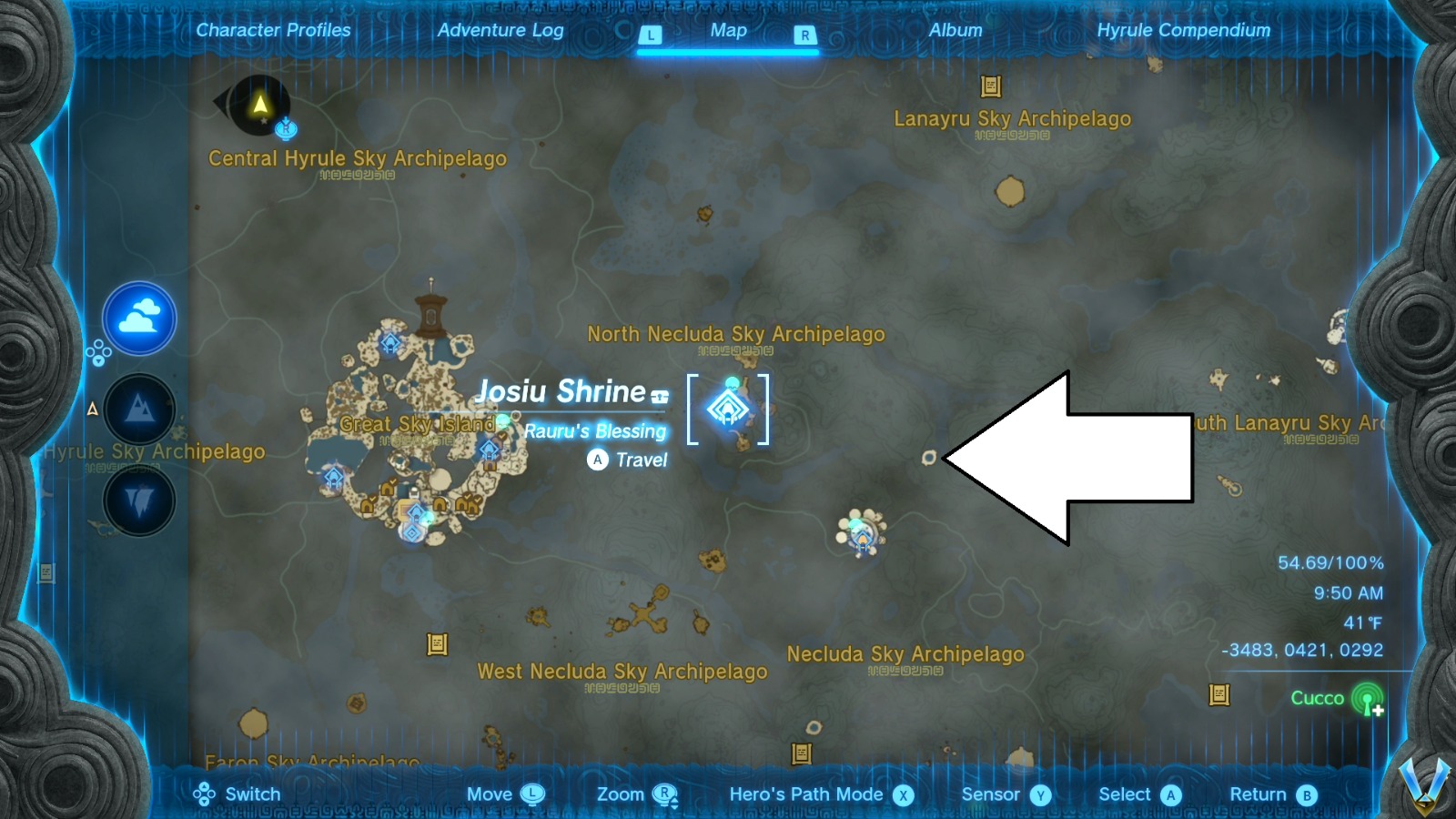Switch to the Adventure Log tab

click(500, 29)
